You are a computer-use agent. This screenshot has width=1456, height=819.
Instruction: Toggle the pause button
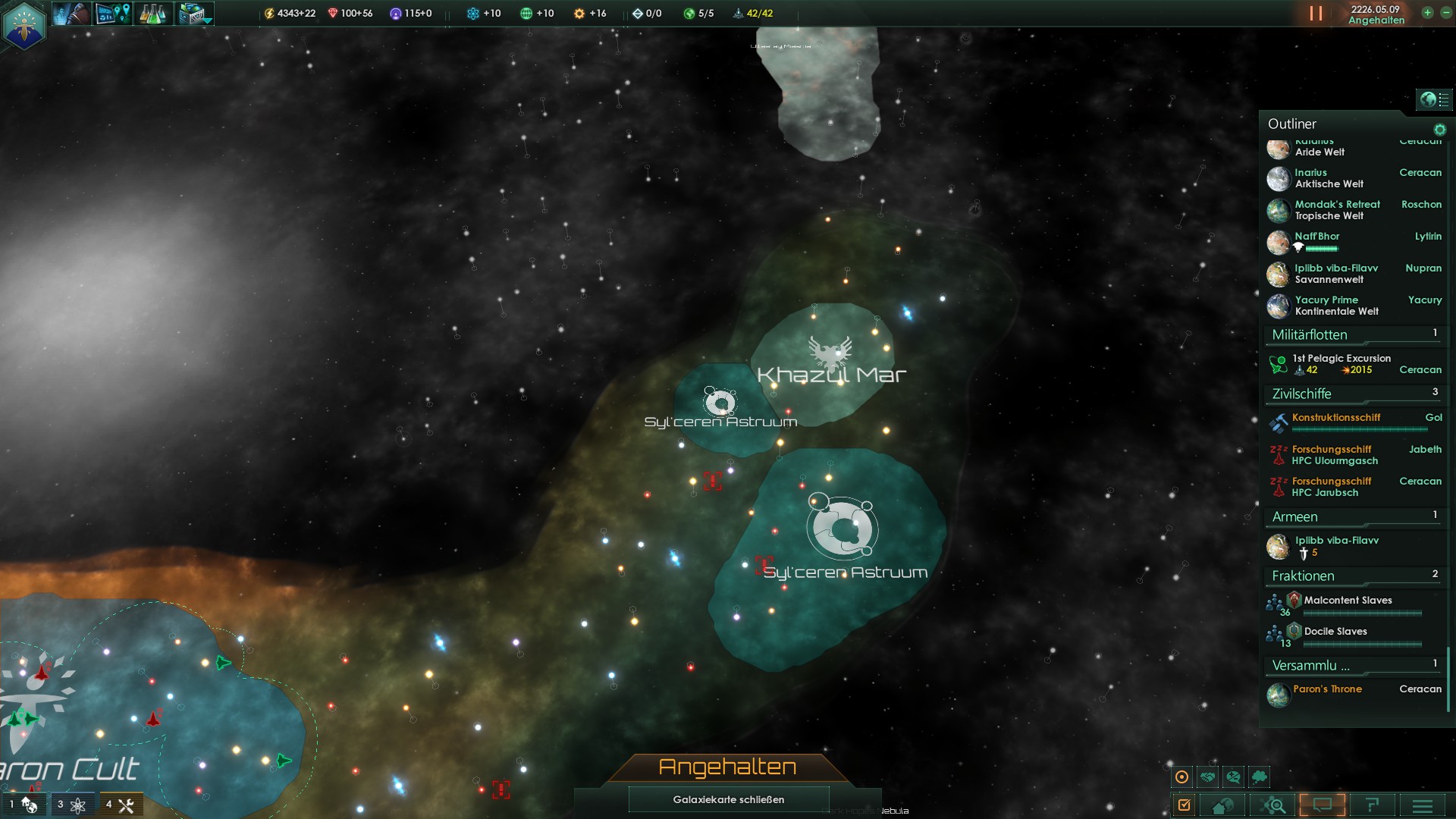click(1316, 14)
